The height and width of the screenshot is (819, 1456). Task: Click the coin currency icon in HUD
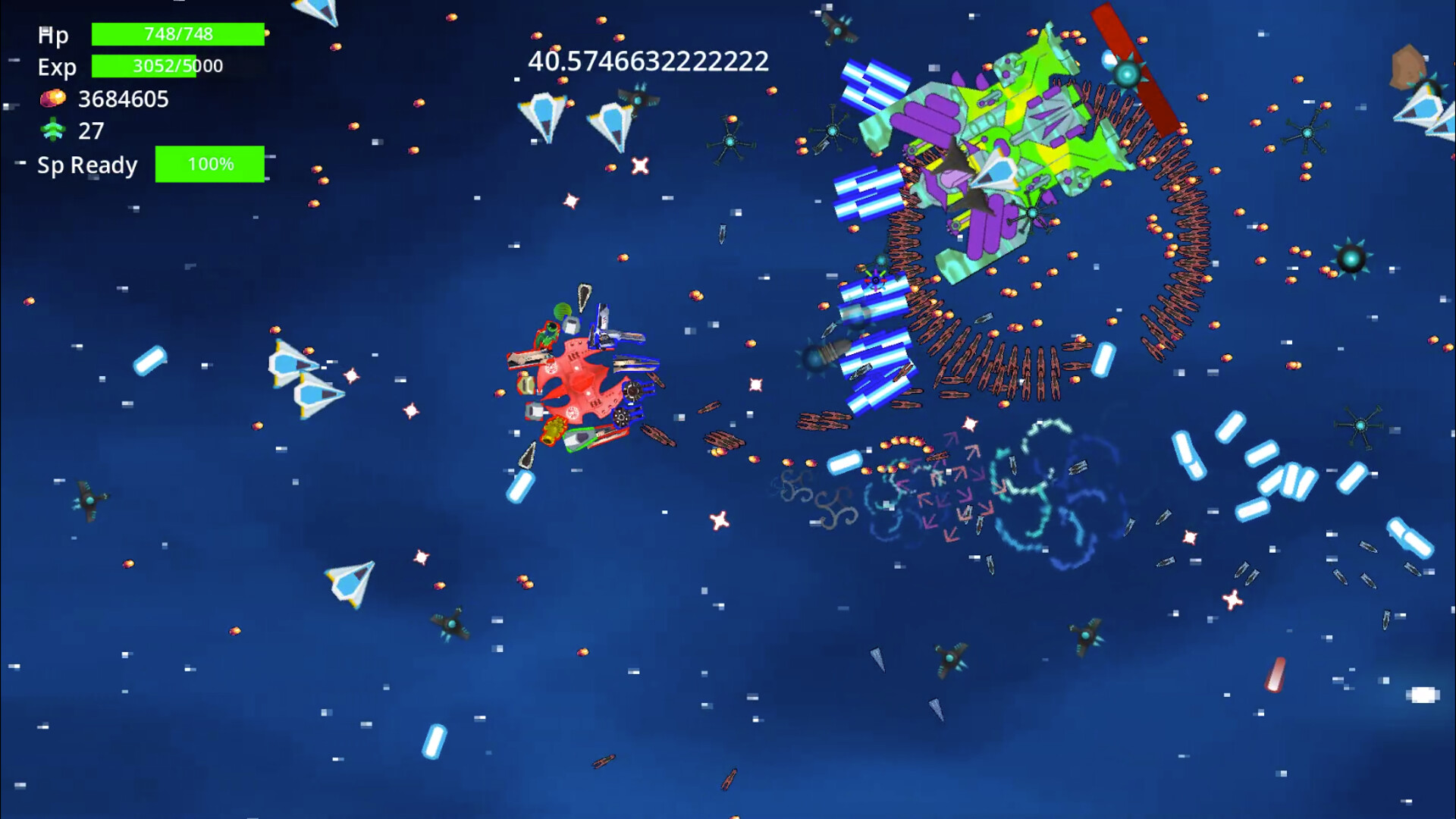click(54, 97)
